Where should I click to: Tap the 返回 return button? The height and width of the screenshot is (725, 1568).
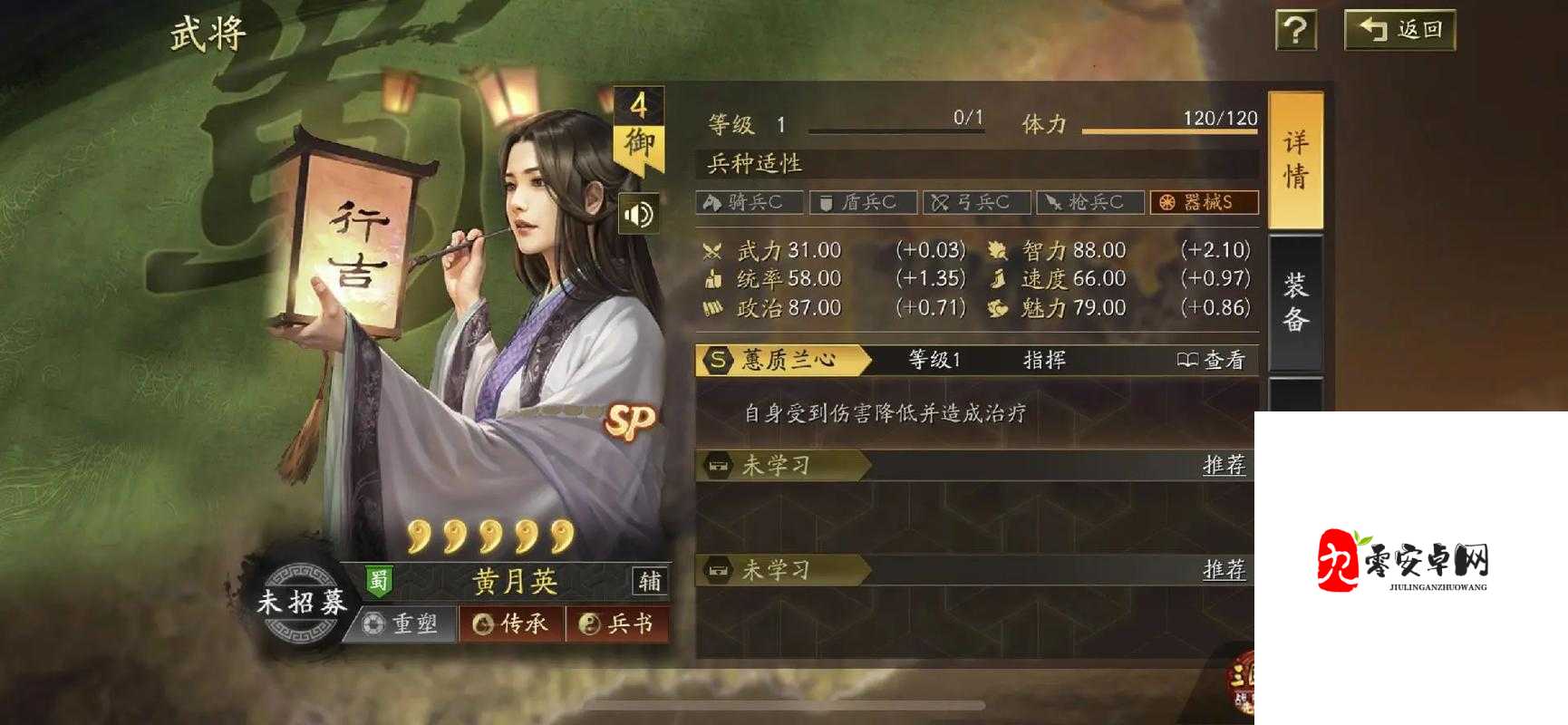1400,30
